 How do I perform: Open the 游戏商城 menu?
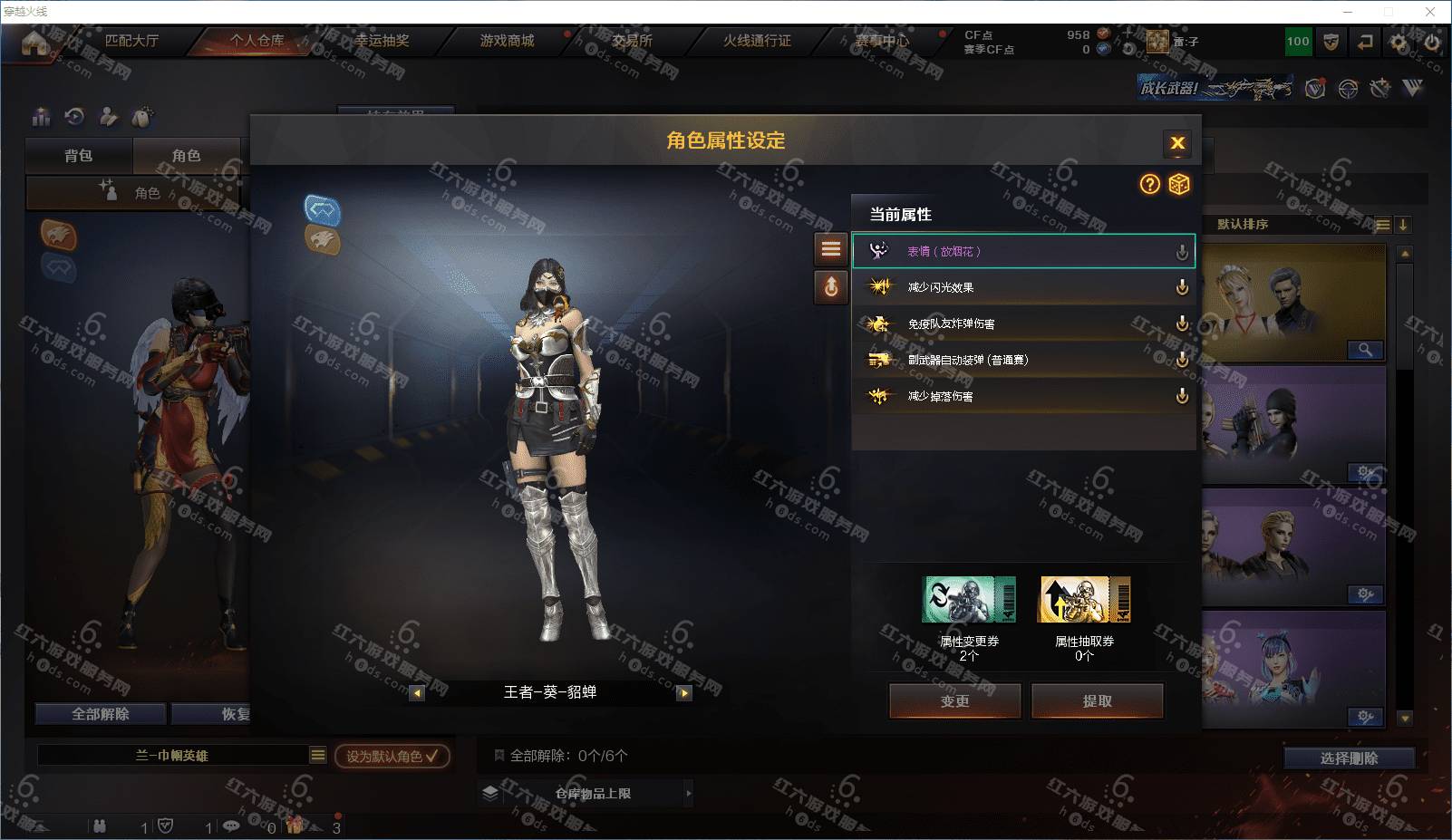click(x=507, y=41)
